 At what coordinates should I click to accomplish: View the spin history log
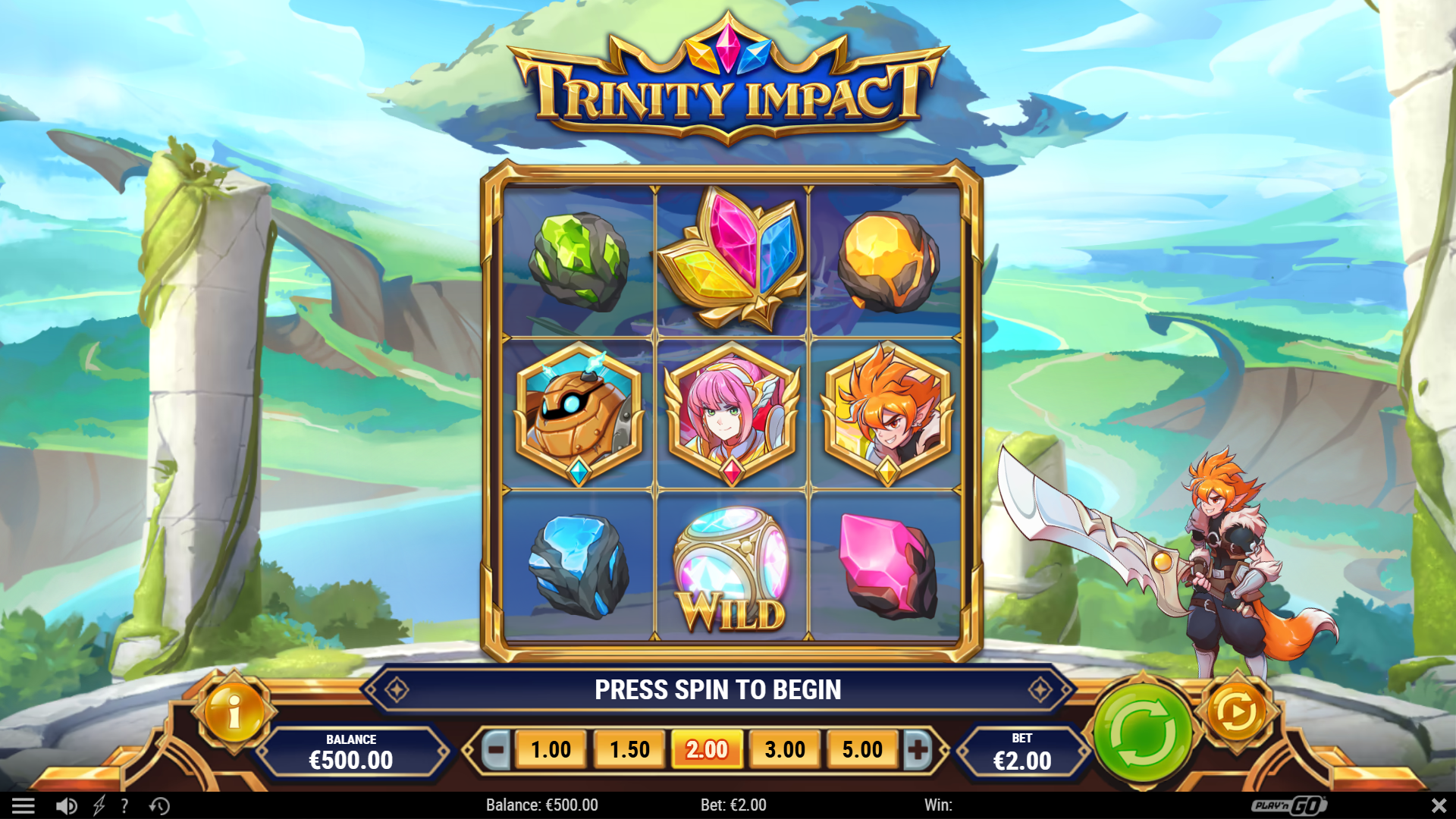pos(159,805)
